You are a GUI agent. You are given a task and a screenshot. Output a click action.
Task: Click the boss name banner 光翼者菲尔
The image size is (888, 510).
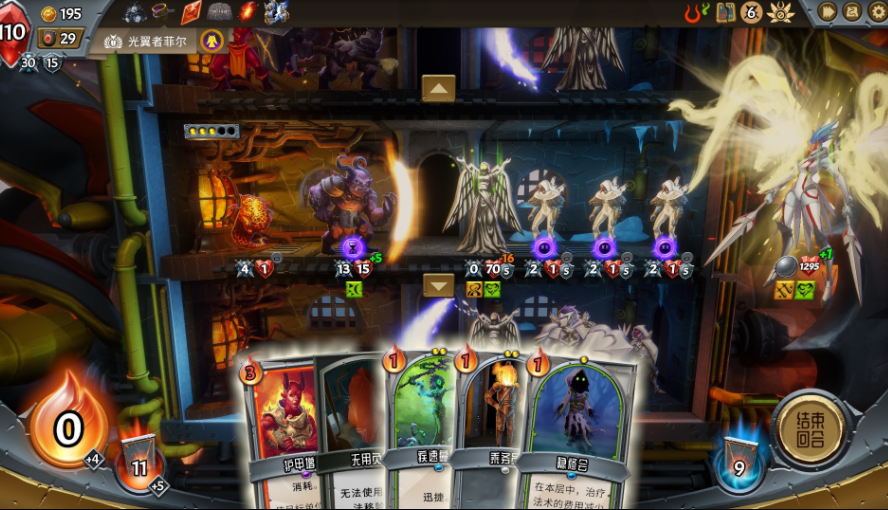[148, 41]
